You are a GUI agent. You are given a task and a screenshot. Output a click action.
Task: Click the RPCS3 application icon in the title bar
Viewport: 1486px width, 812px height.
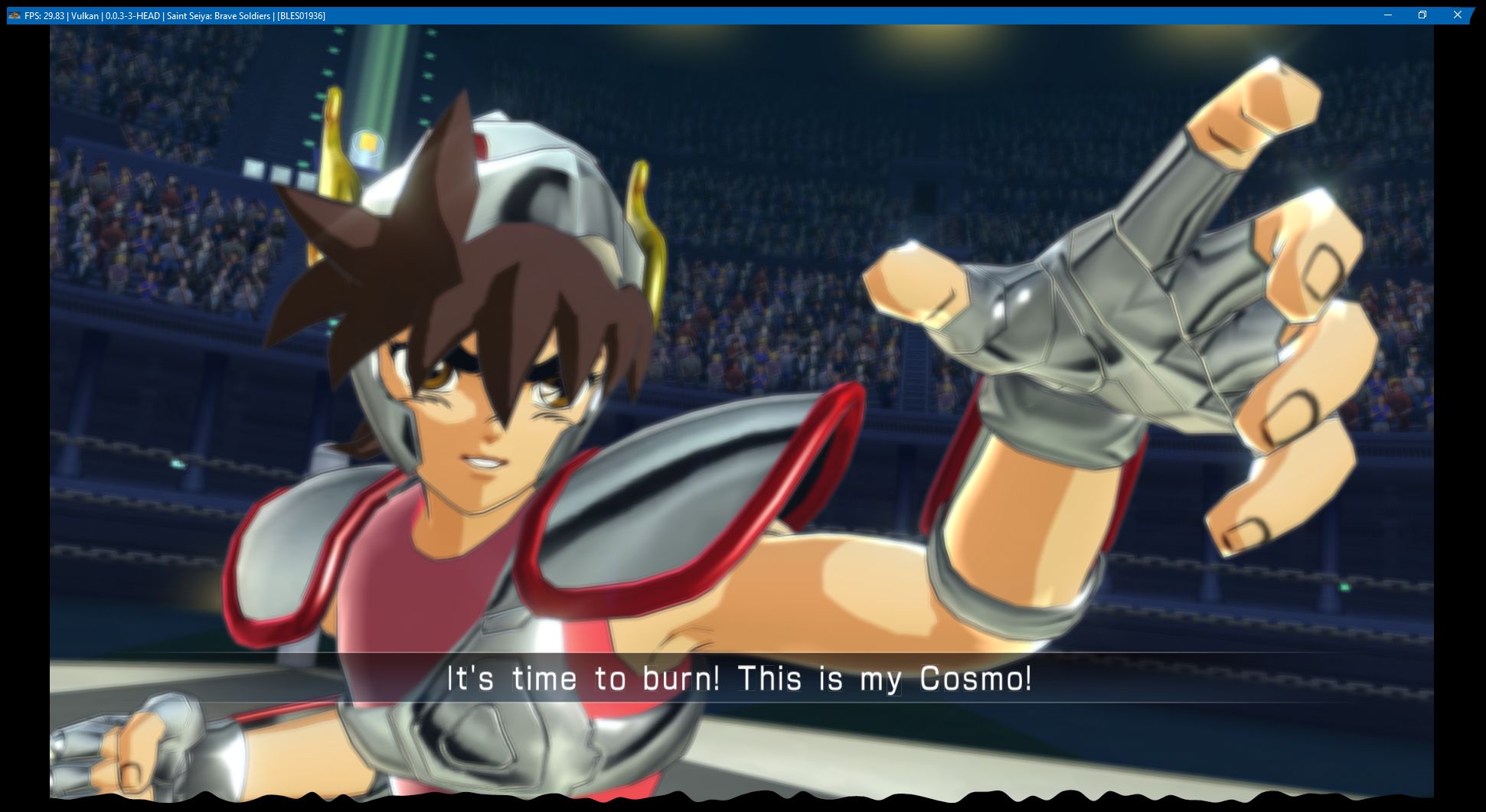click(x=15, y=15)
